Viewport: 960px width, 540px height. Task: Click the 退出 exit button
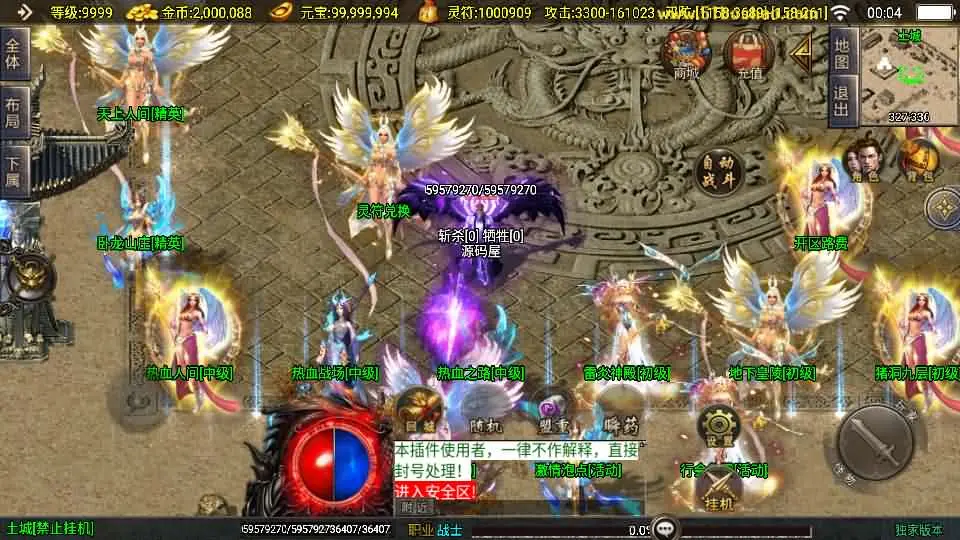pos(842,101)
